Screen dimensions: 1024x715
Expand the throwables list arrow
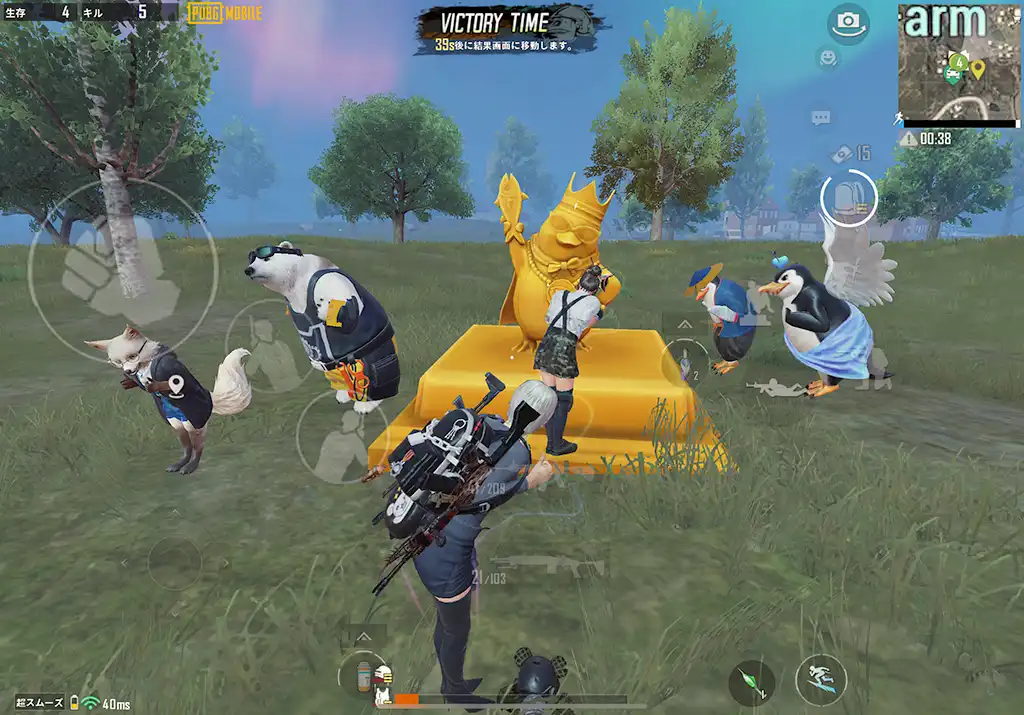[x=685, y=325]
